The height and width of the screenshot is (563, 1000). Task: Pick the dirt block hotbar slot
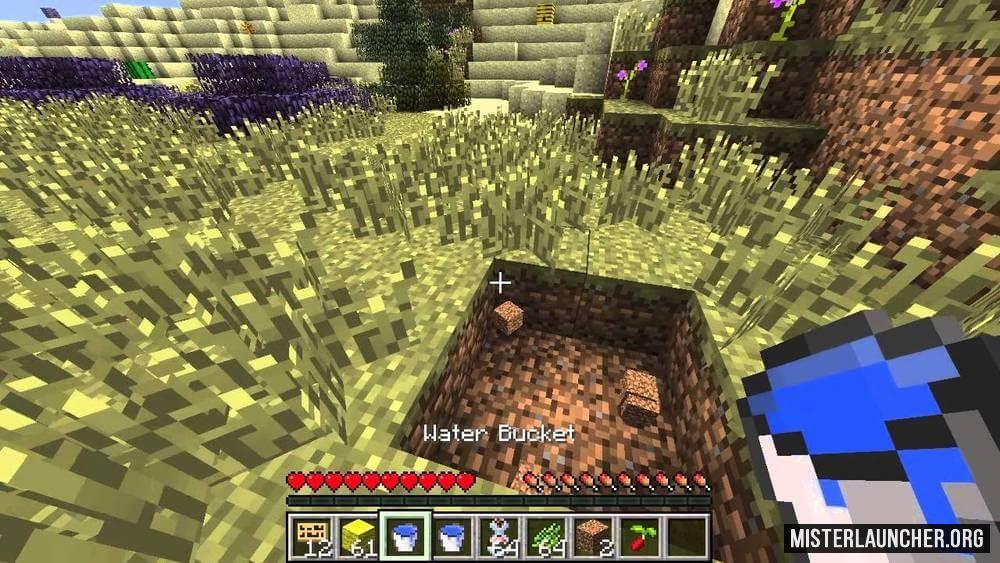[590, 535]
